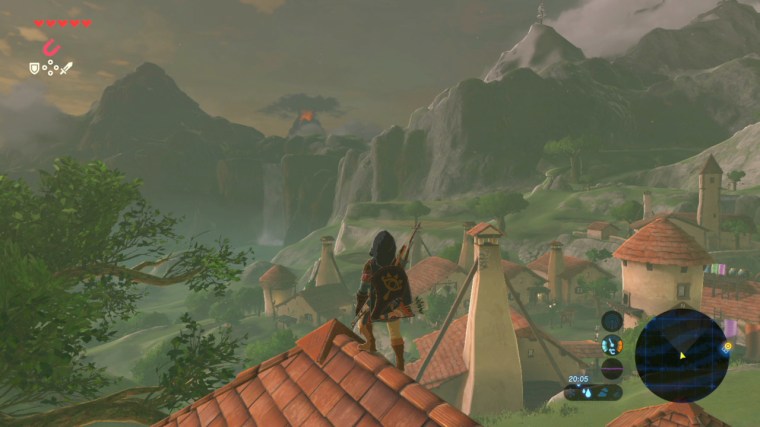Choose the sword quick-select icon
760x427 pixels.
point(66,68)
